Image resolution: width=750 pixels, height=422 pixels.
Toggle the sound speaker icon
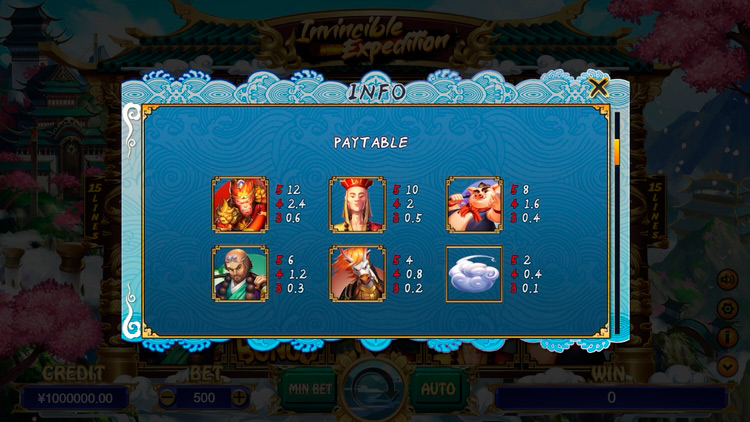[728, 279]
